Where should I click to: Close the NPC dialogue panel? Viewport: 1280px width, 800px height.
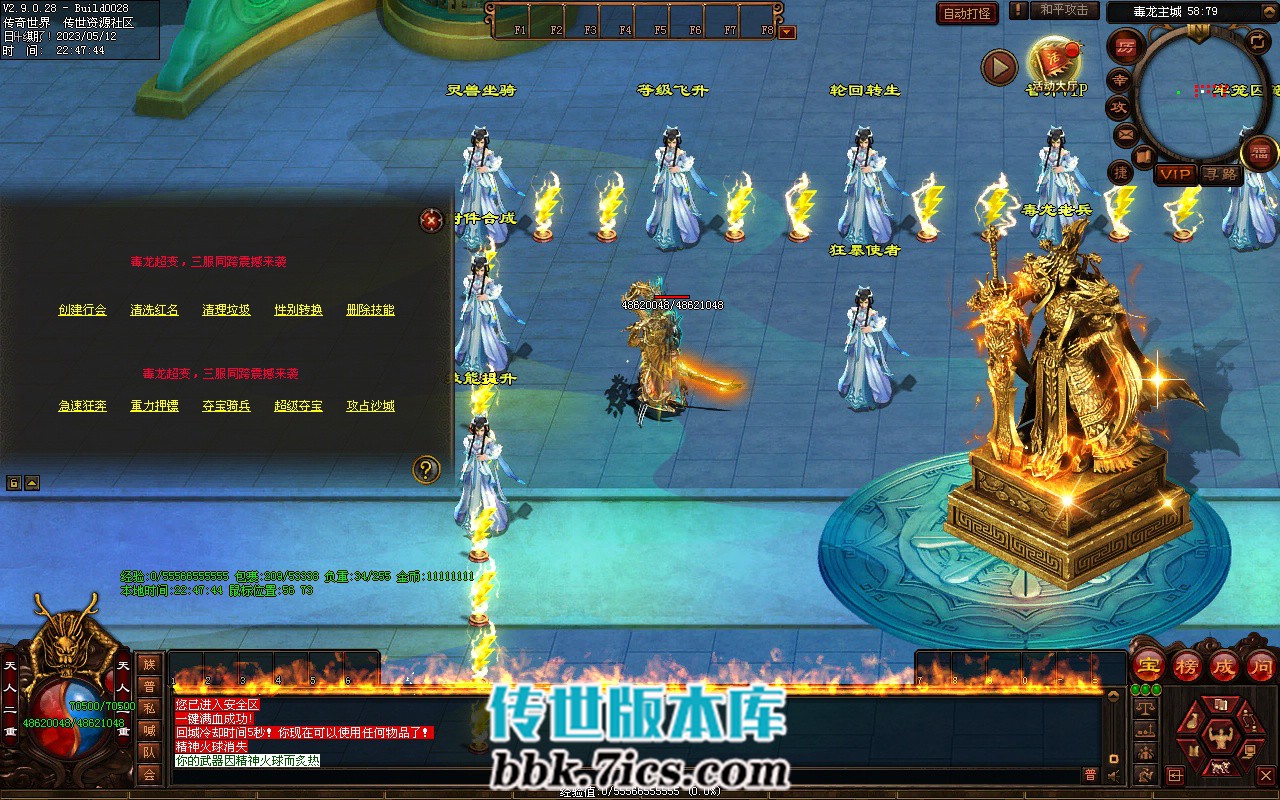[x=431, y=220]
